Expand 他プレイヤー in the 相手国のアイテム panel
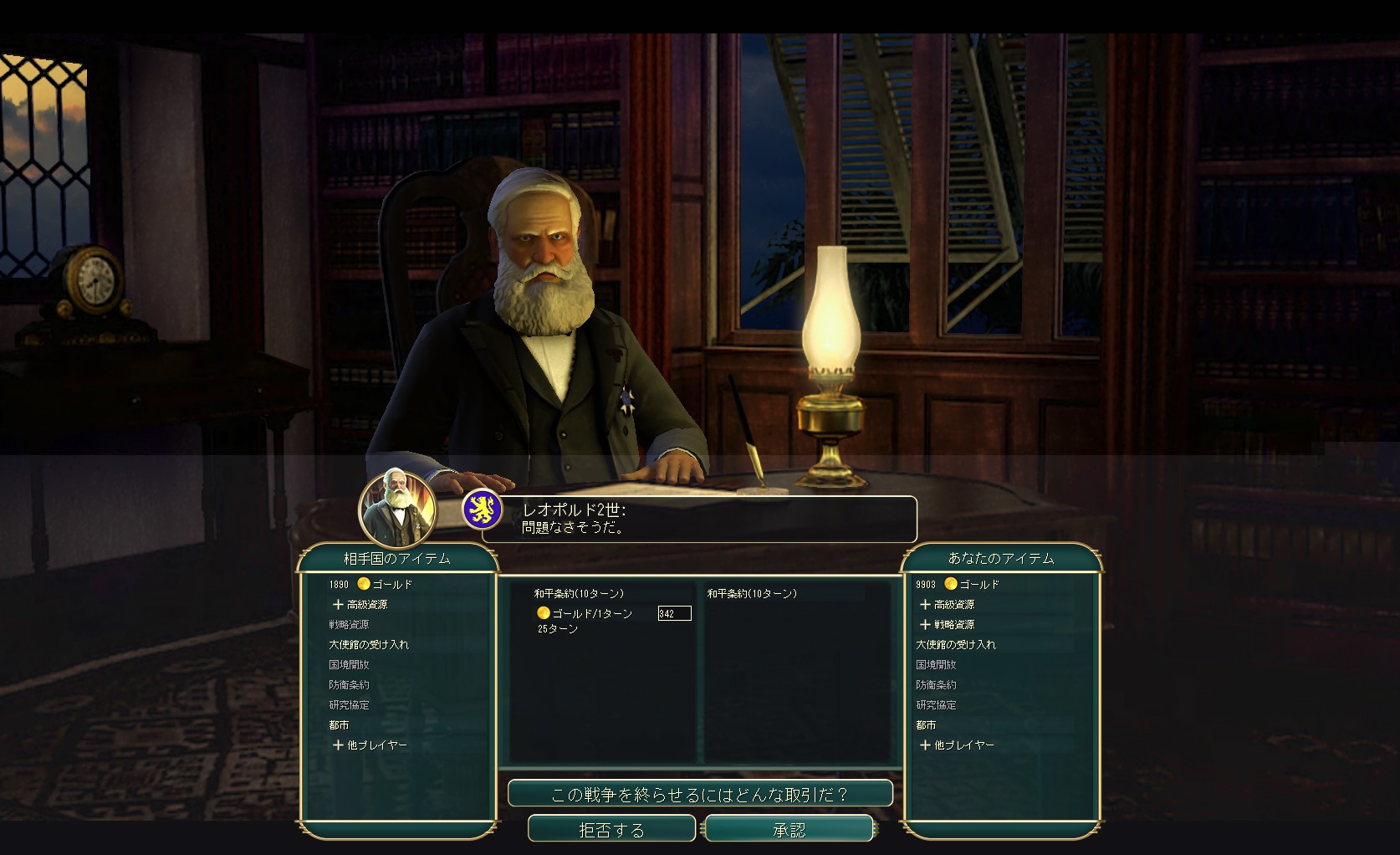The height and width of the screenshot is (855, 1400). 370,745
